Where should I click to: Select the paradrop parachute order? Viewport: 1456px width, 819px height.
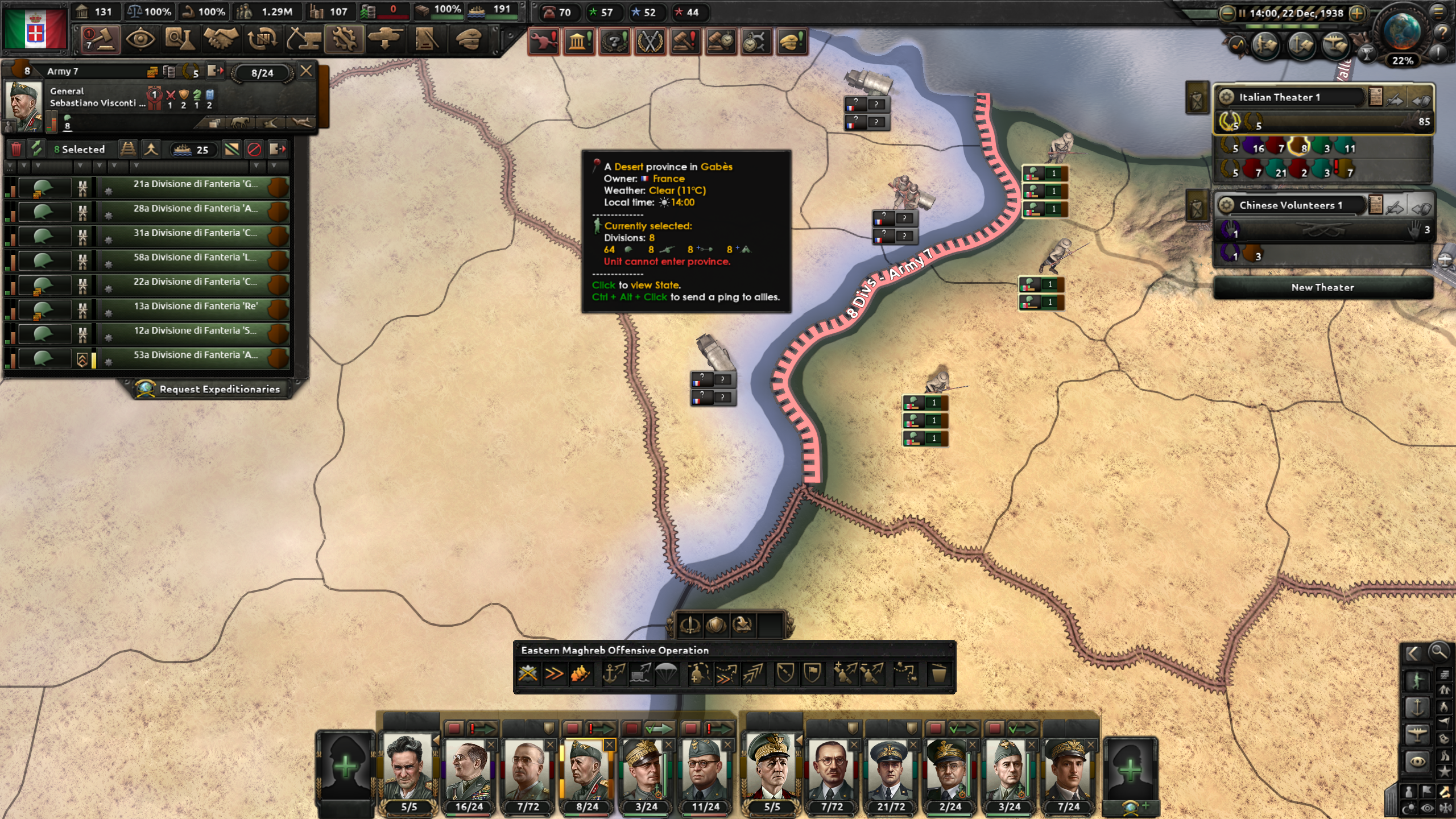click(x=666, y=674)
